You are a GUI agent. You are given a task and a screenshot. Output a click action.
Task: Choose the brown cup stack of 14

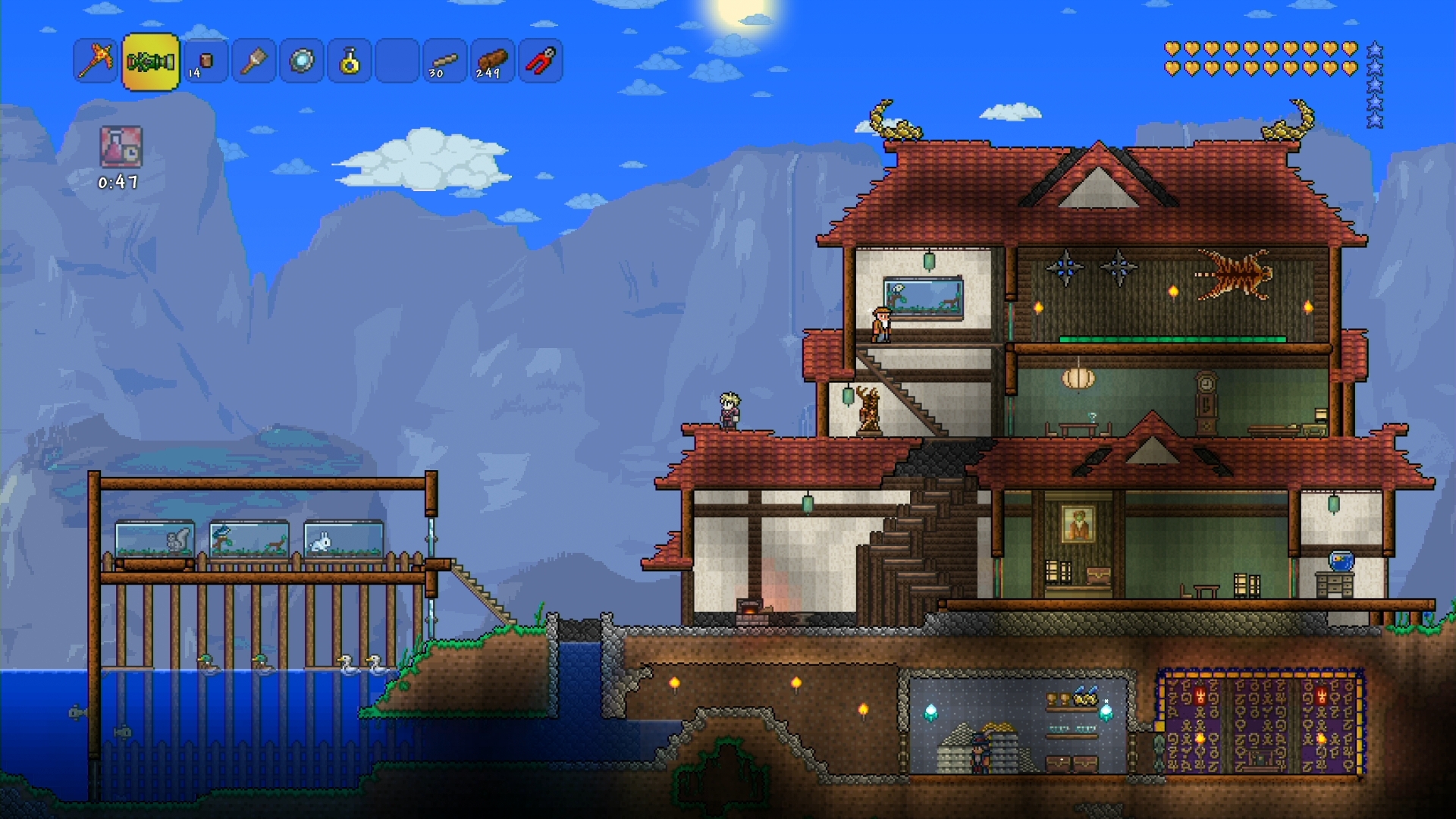[x=206, y=61]
